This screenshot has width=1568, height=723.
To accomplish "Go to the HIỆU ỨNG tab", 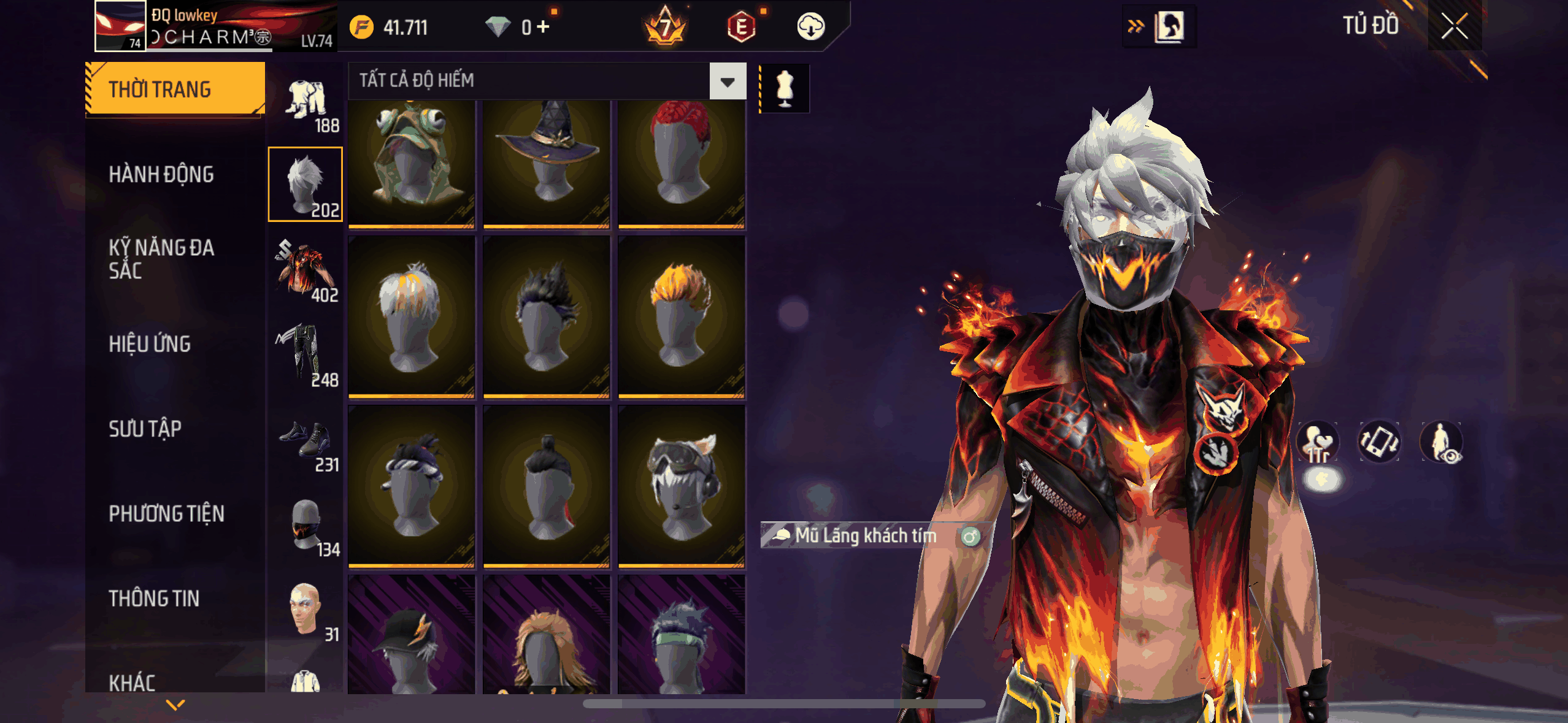I will (x=150, y=344).
